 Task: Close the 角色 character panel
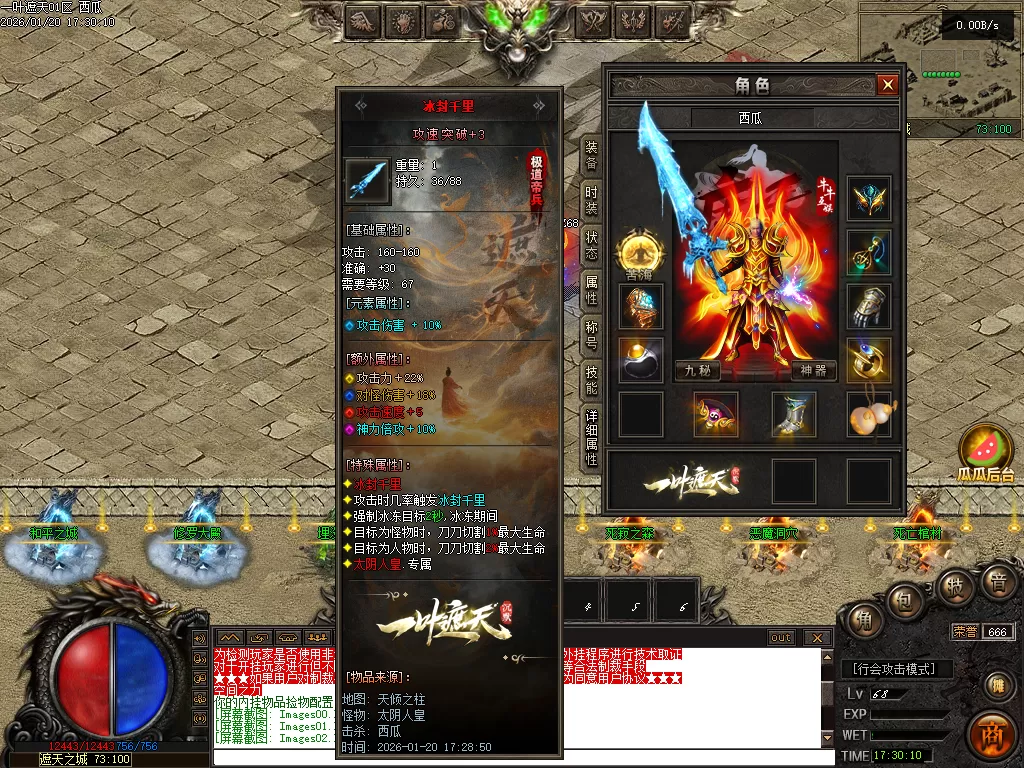(887, 85)
